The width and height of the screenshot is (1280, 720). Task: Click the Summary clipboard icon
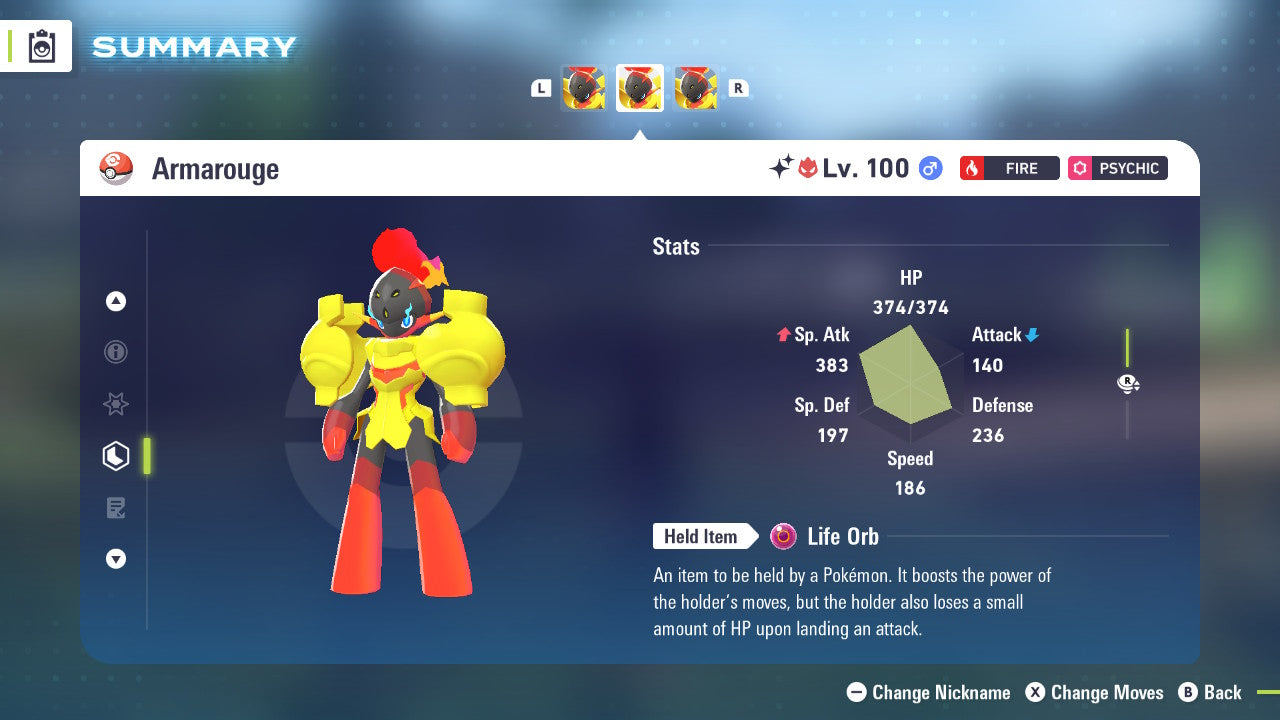click(x=42, y=47)
